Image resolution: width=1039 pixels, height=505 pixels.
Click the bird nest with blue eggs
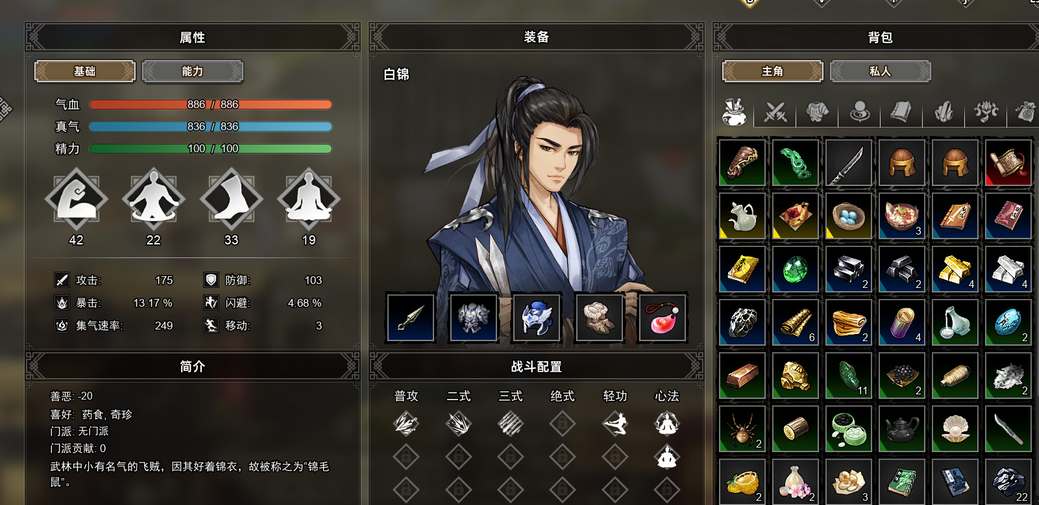(849, 216)
